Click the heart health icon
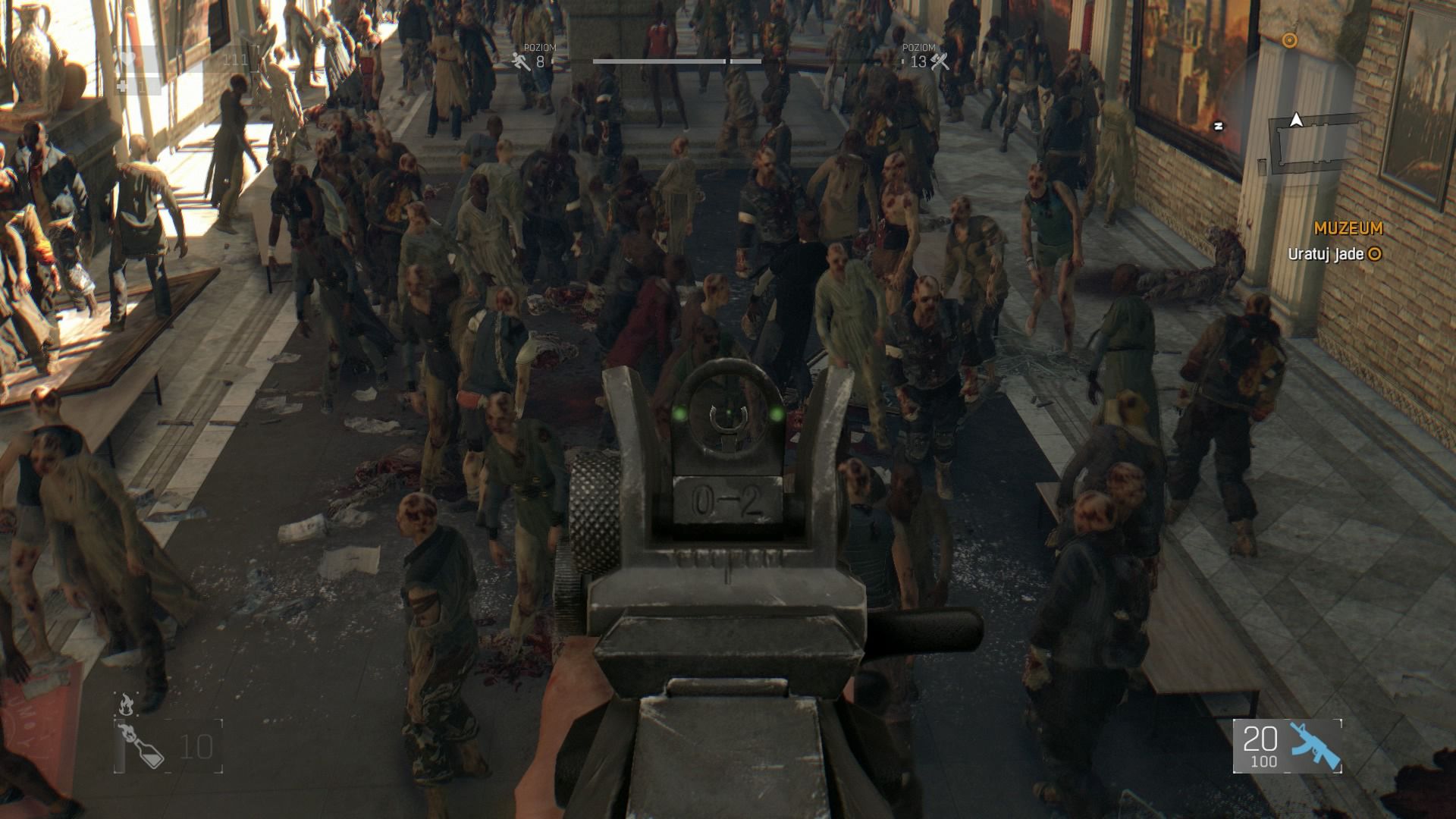 128,58
